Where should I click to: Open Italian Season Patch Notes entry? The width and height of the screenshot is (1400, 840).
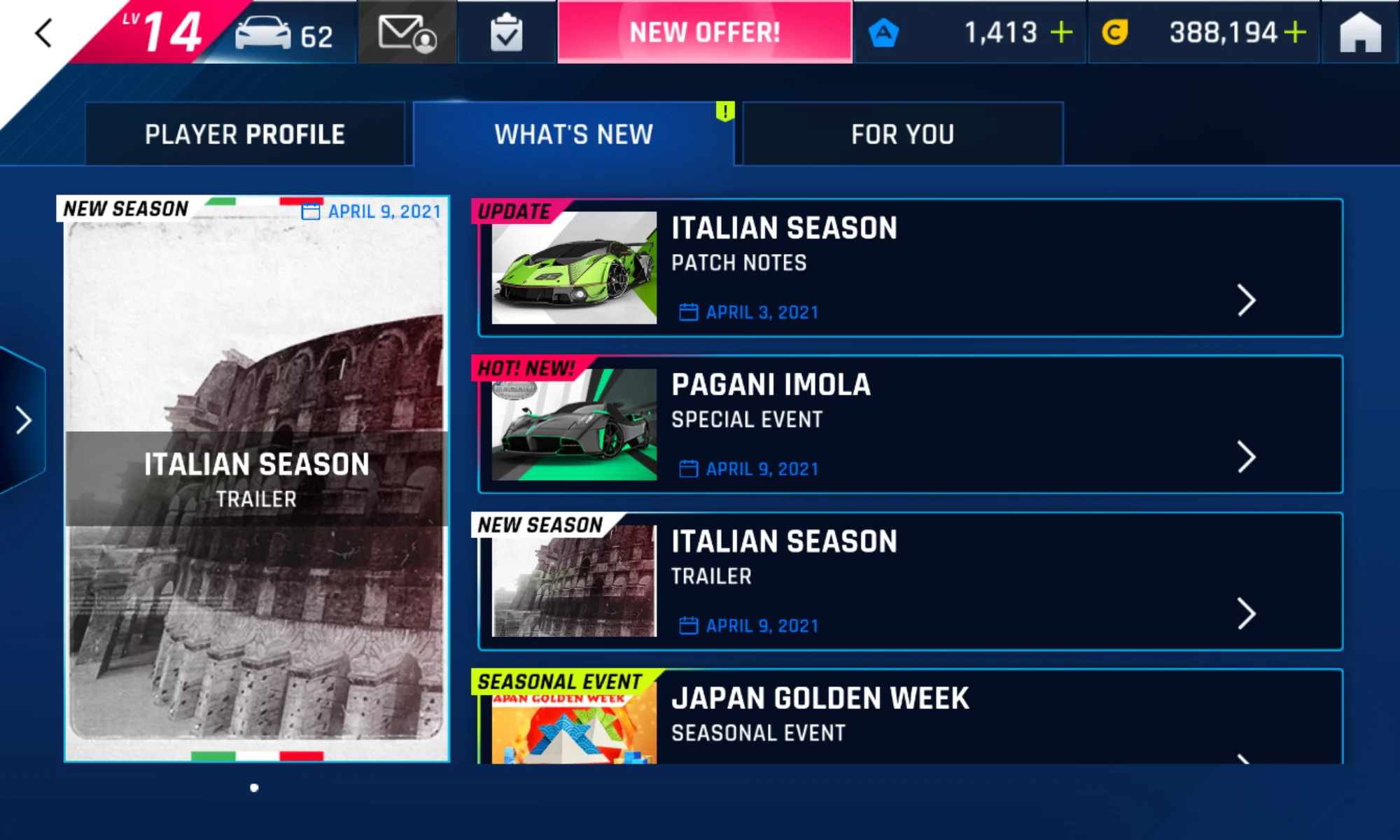point(910,268)
